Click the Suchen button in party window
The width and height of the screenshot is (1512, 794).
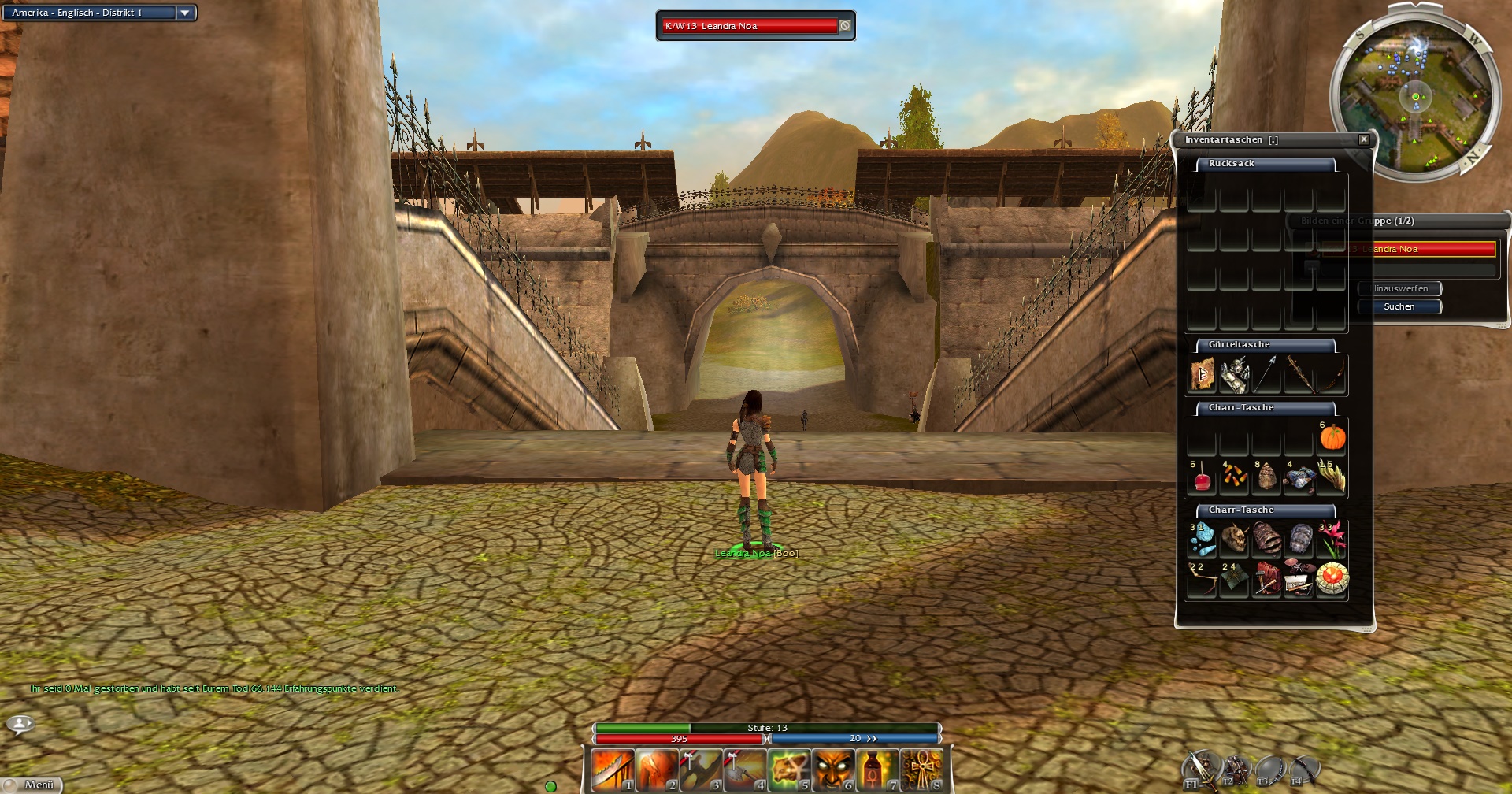pyautogui.click(x=1399, y=306)
